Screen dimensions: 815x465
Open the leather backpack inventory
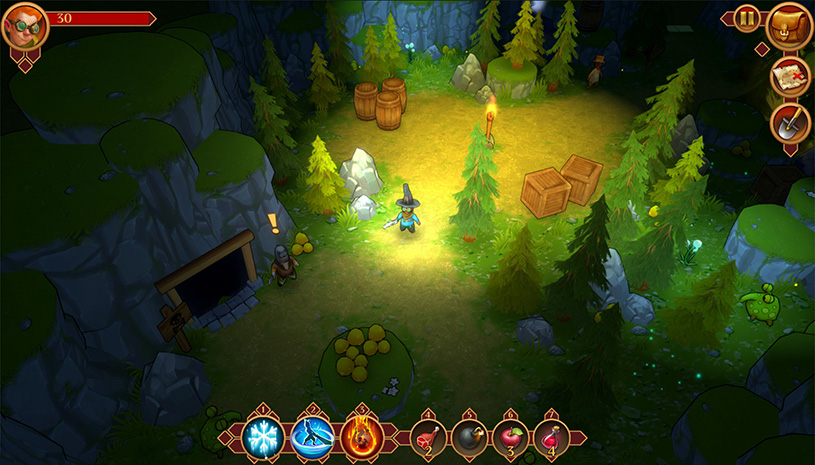[787, 25]
